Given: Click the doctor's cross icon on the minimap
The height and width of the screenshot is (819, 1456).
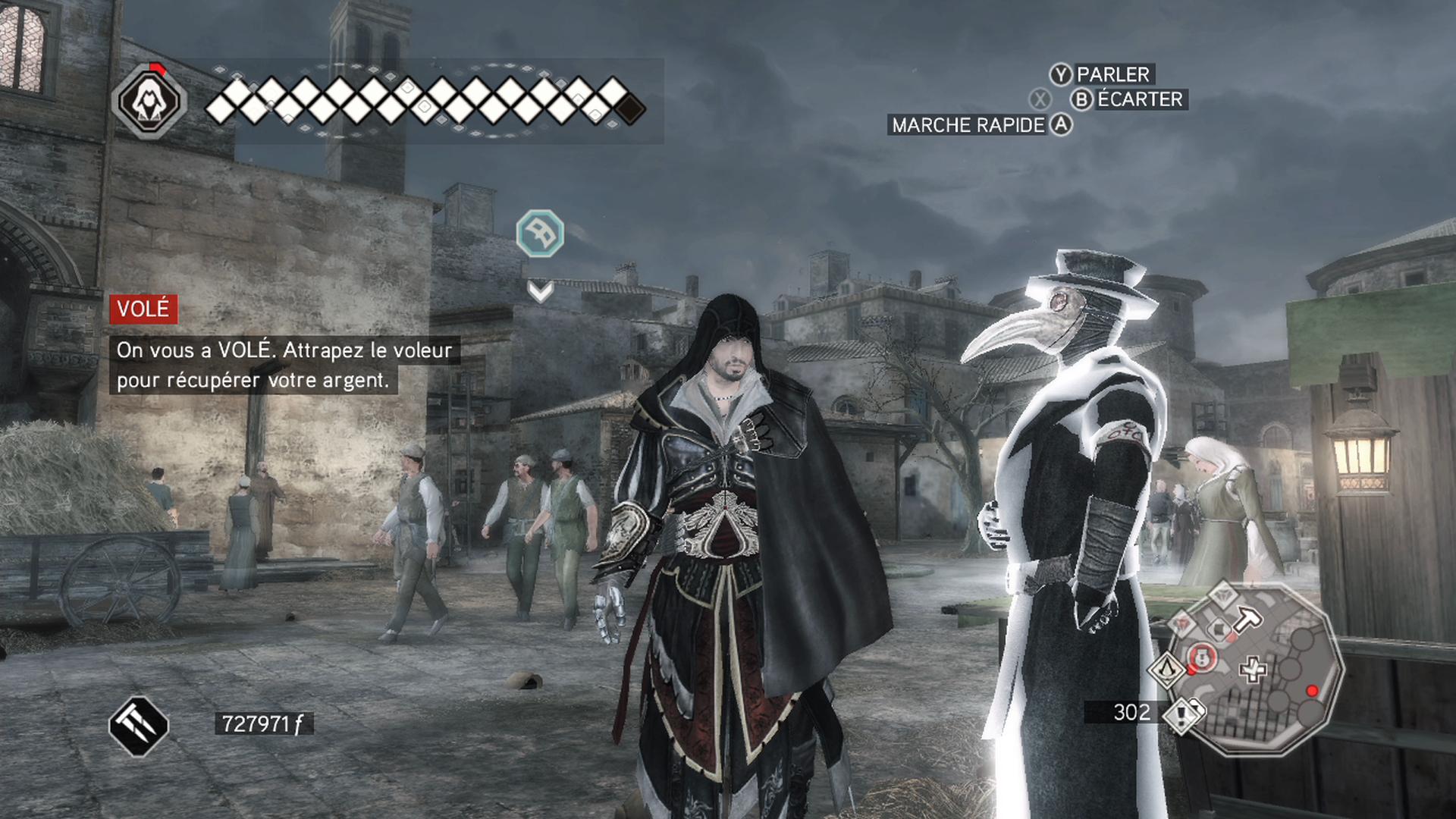Looking at the screenshot, I should click(x=1252, y=668).
